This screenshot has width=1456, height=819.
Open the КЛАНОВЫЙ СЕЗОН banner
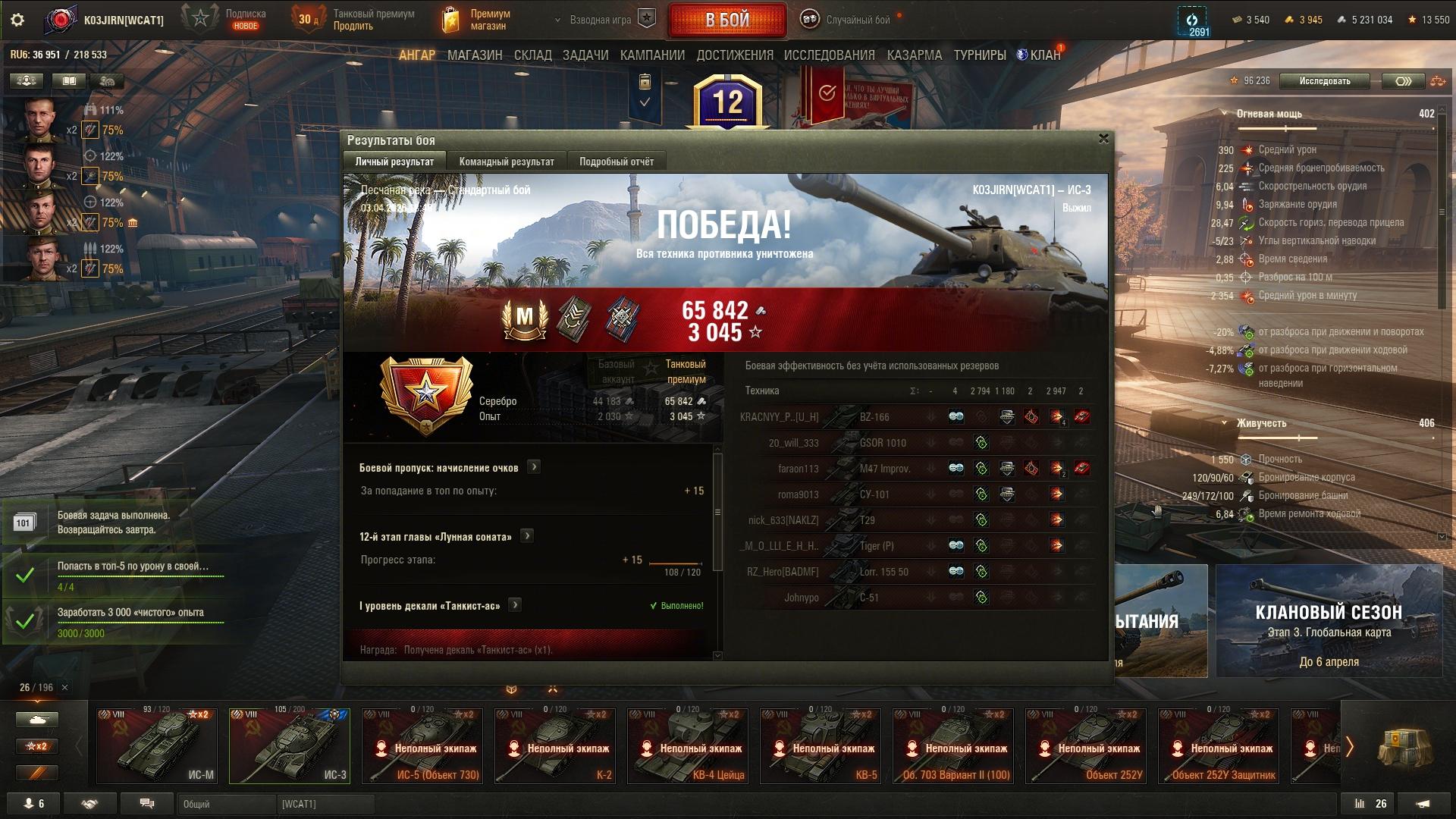point(1329,621)
